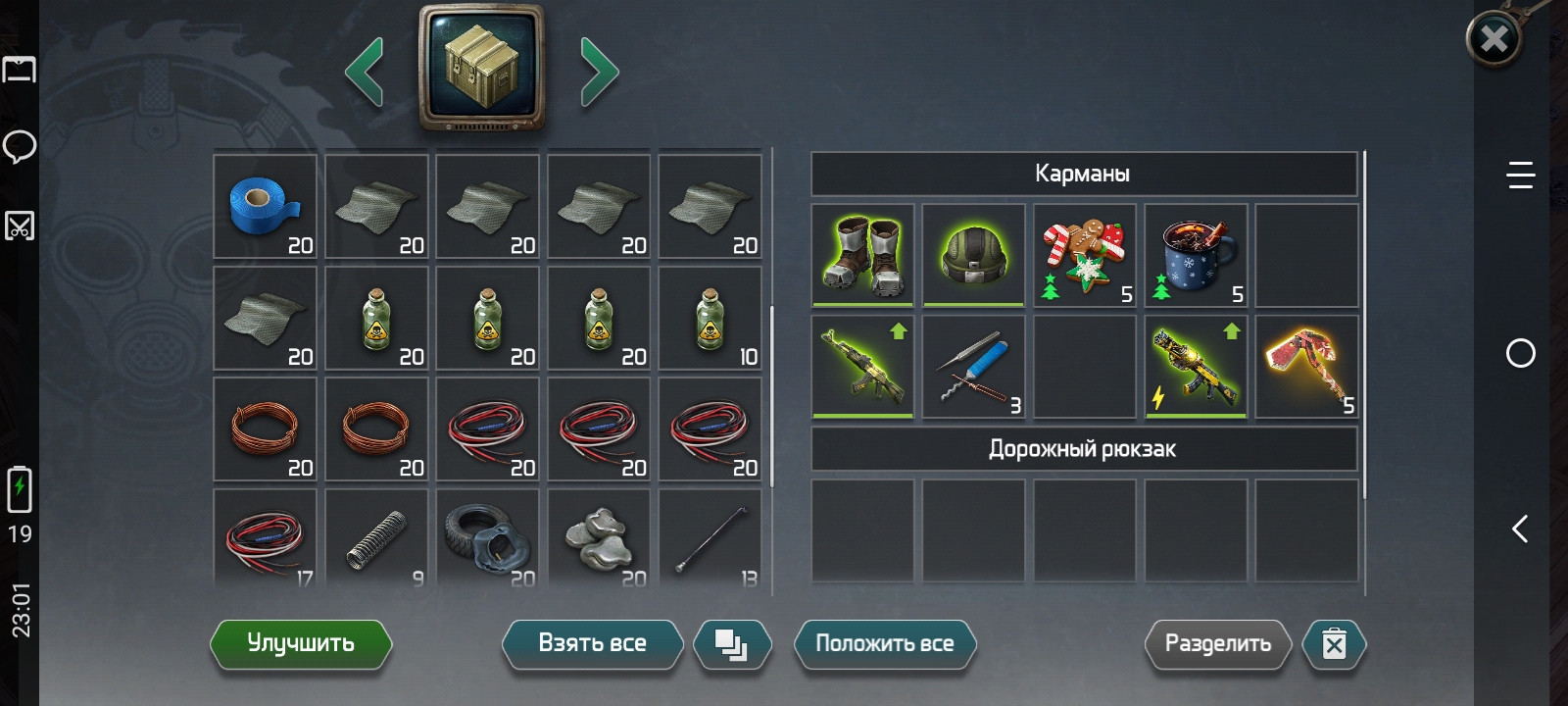Screen dimensions: 1568x706
Task: Click the green Улучшить button
Action: click(301, 644)
